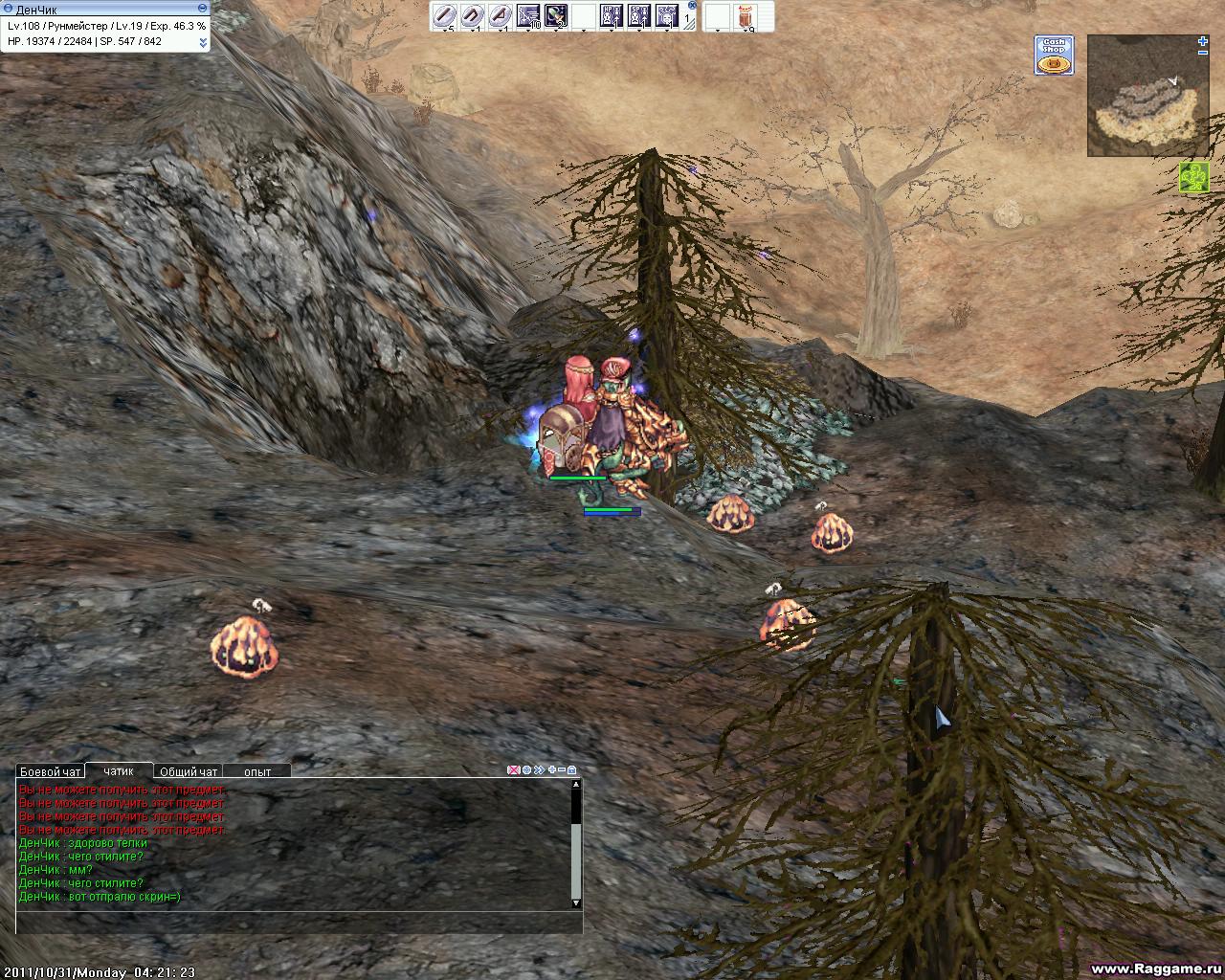Close the hotkey bar
Viewport: 1225px width, 980px height.
coord(692,6)
